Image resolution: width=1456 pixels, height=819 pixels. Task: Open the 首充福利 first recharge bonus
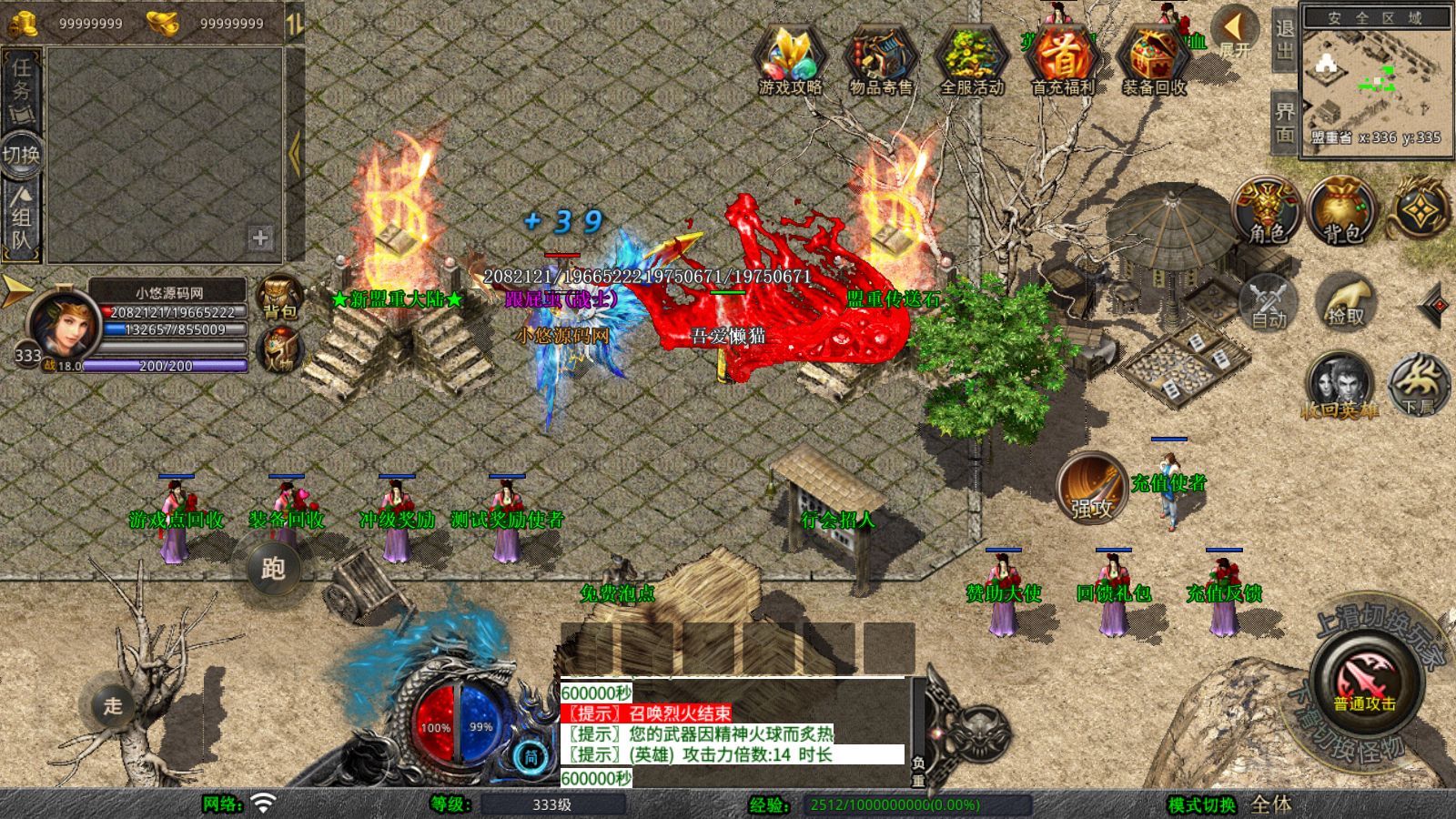[x=1062, y=60]
